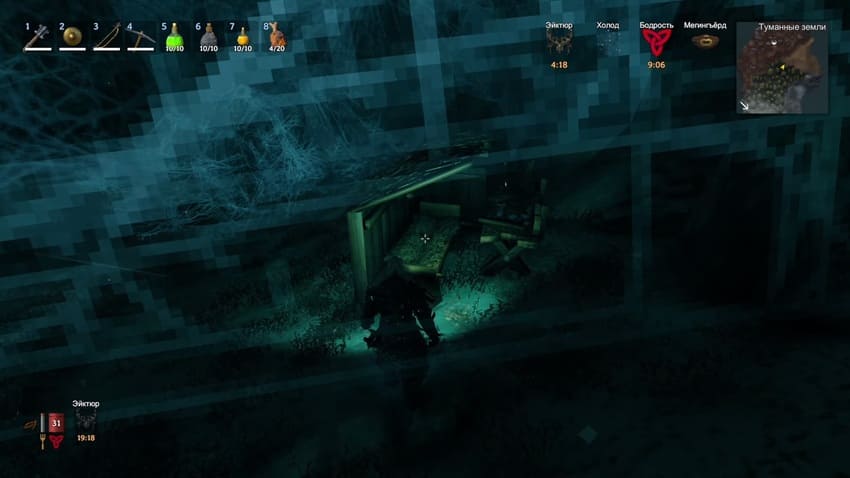Use the green potion in the hotbar

pos(174,38)
